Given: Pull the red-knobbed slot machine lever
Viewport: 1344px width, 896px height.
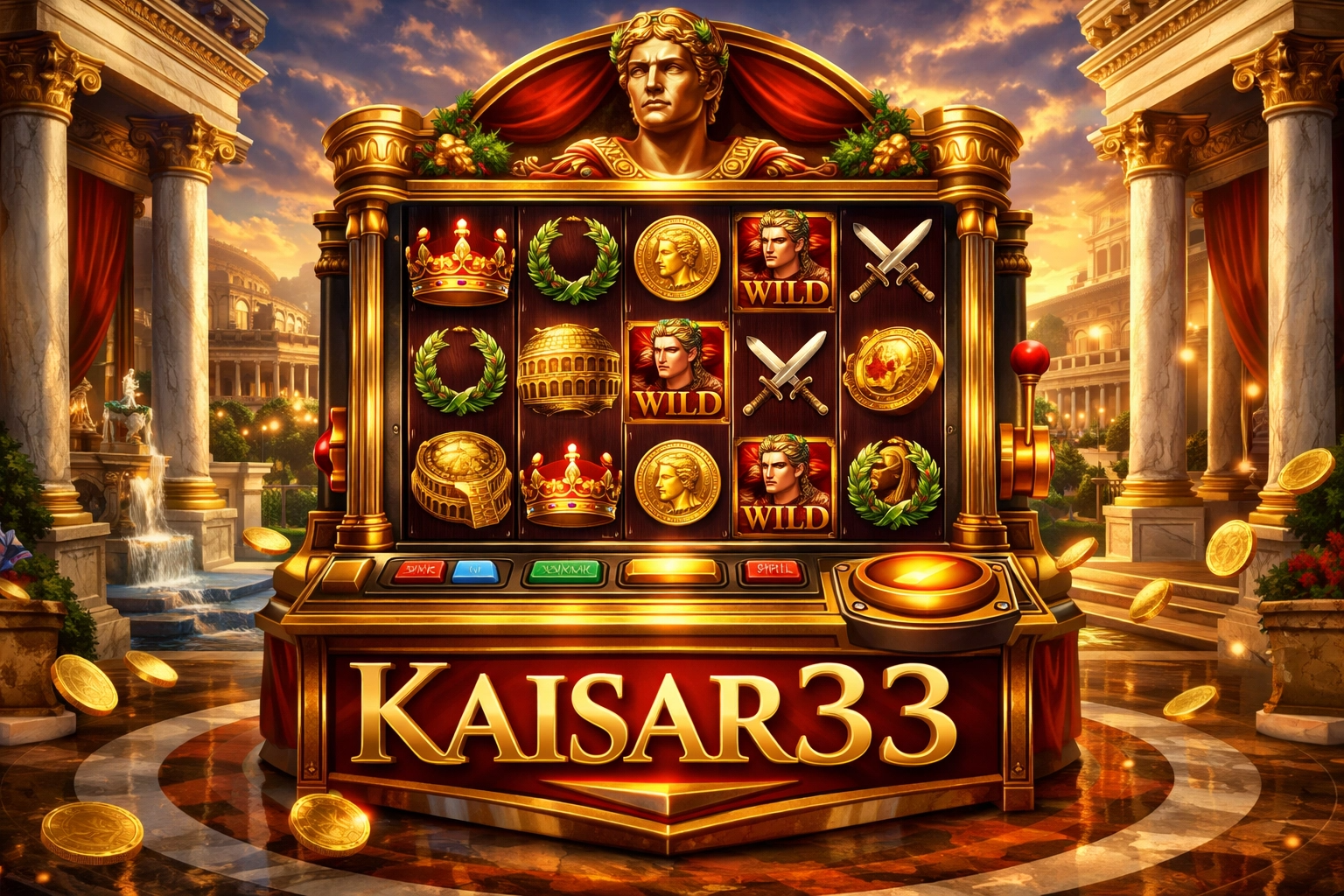Looking at the screenshot, I should [1028, 360].
